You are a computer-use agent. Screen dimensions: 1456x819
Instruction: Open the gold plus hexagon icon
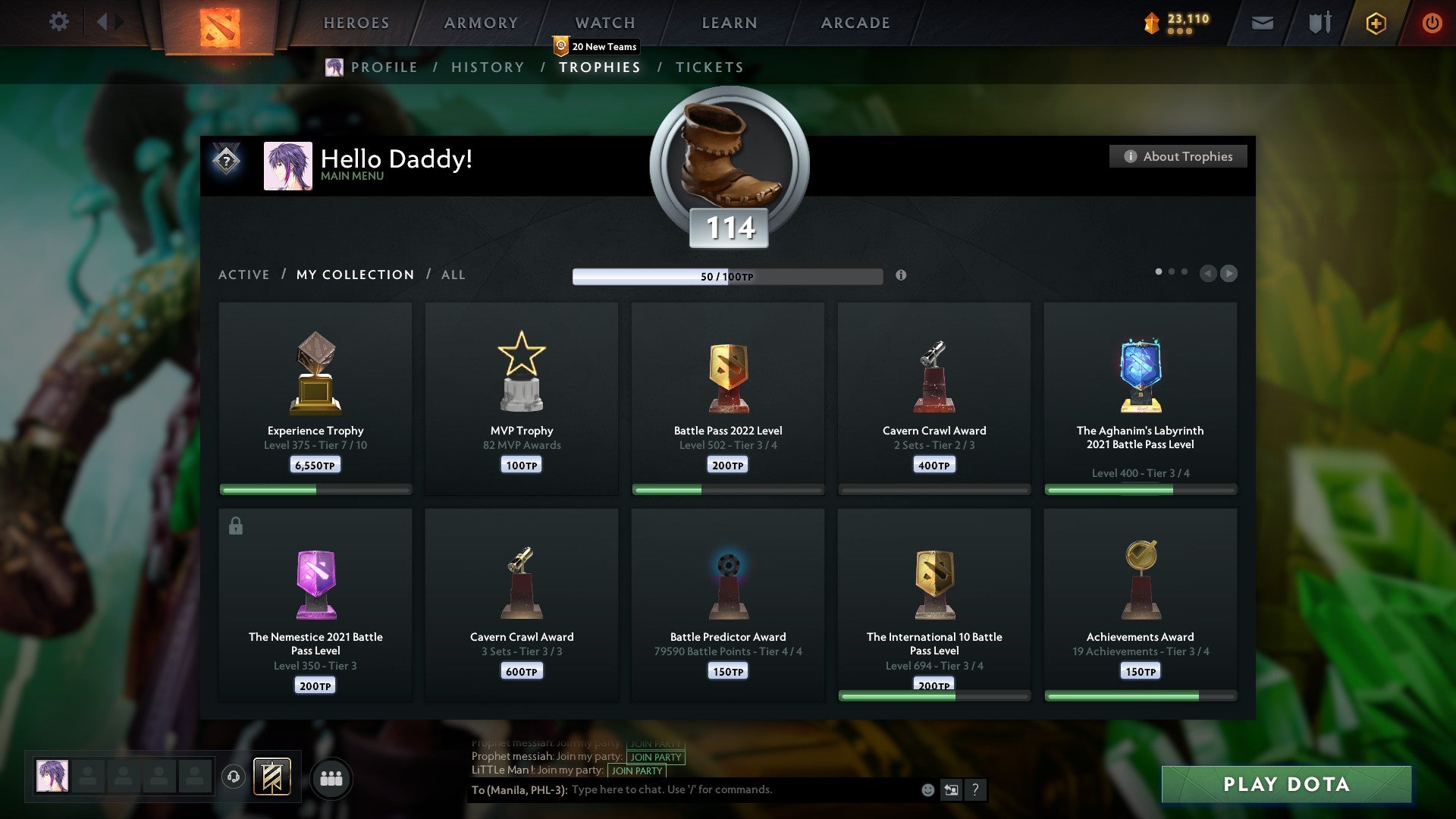(x=1376, y=23)
